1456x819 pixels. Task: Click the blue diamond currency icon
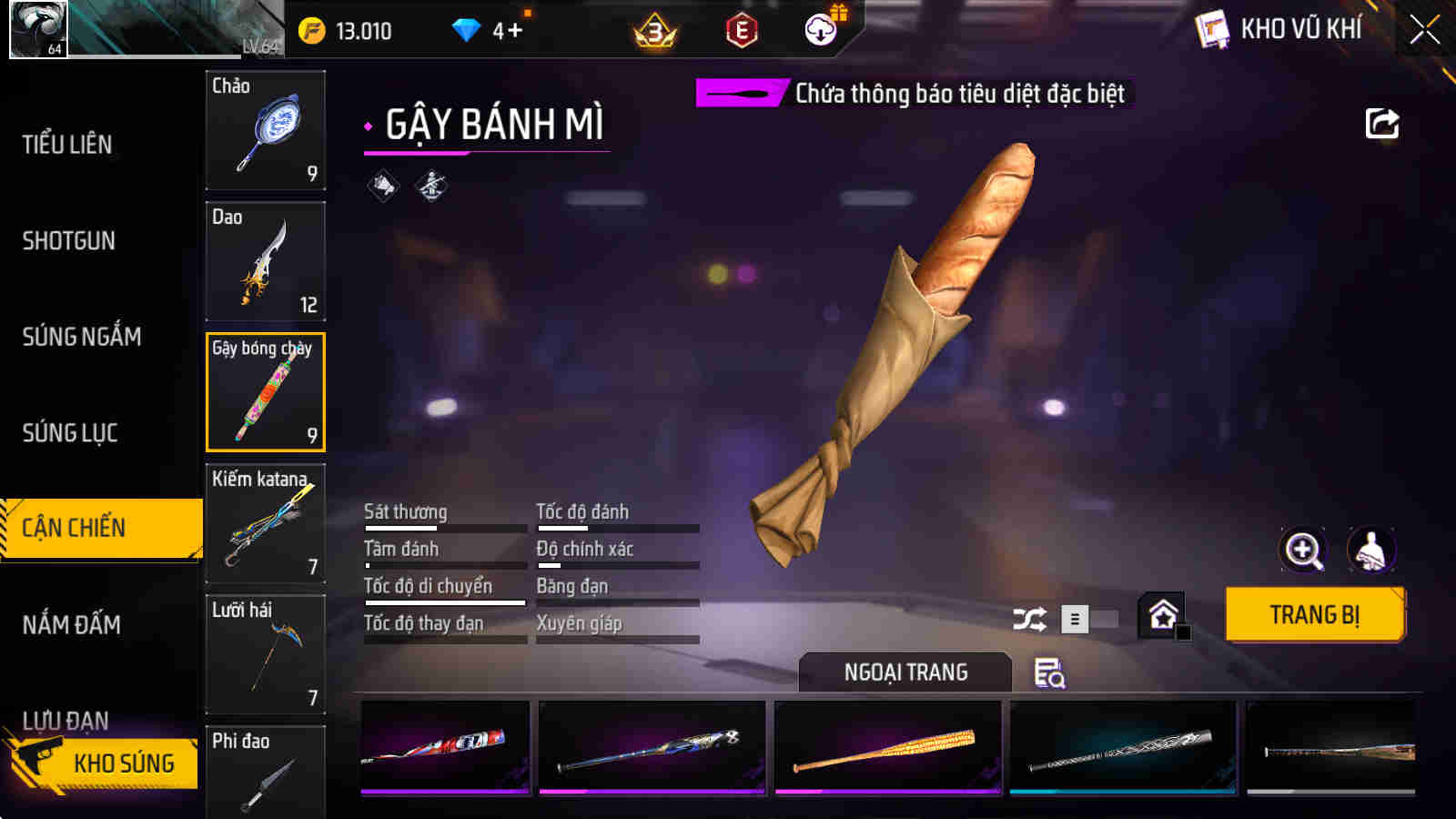pos(468,28)
